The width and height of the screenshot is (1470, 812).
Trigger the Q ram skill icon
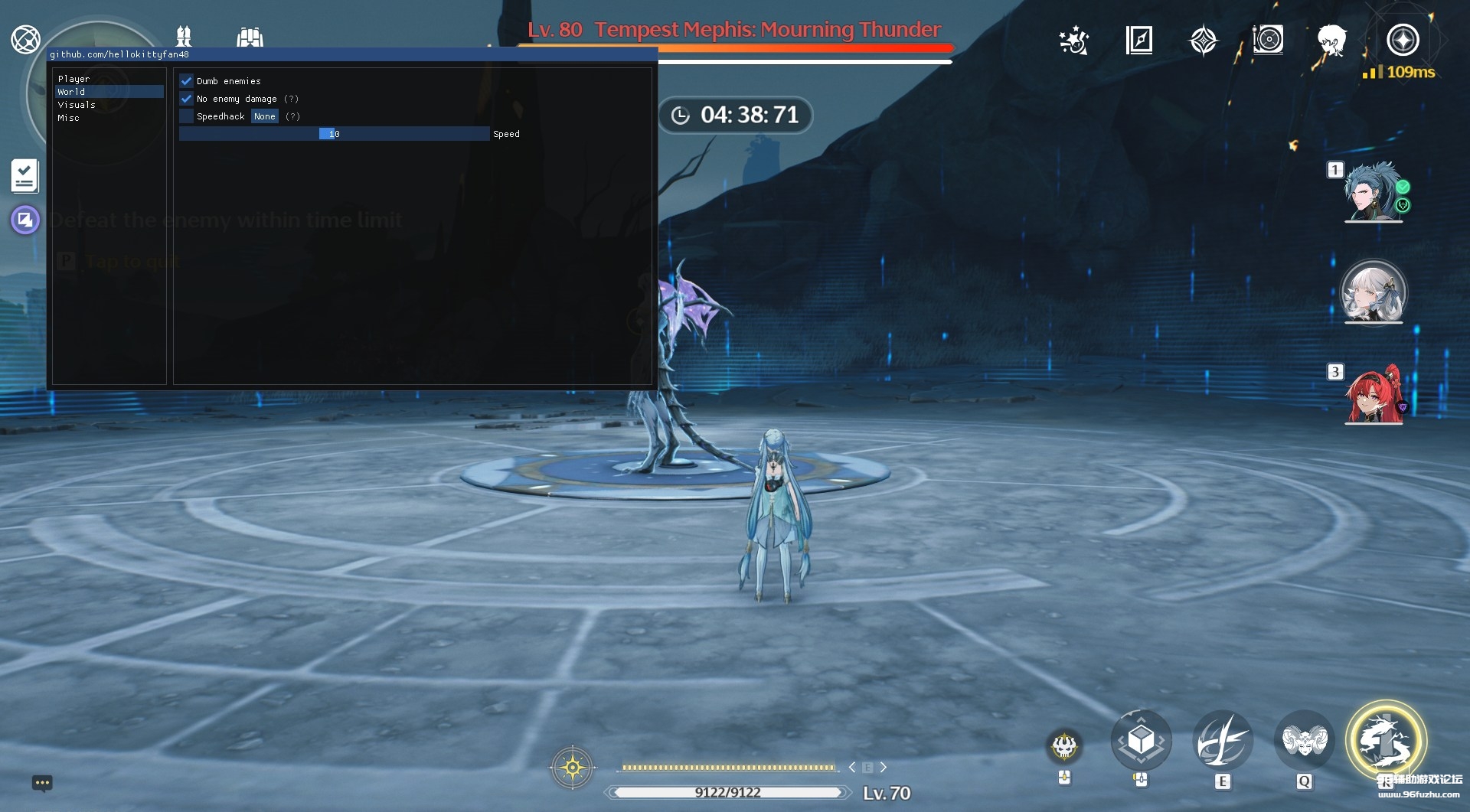[1305, 739]
